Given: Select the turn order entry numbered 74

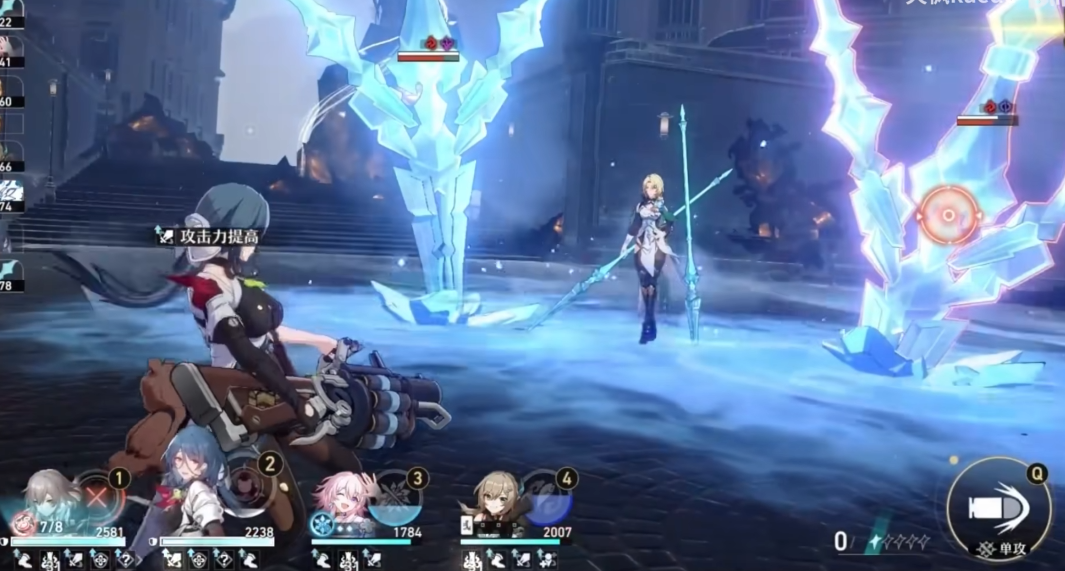Looking at the screenshot, I should tap(11, 193).
